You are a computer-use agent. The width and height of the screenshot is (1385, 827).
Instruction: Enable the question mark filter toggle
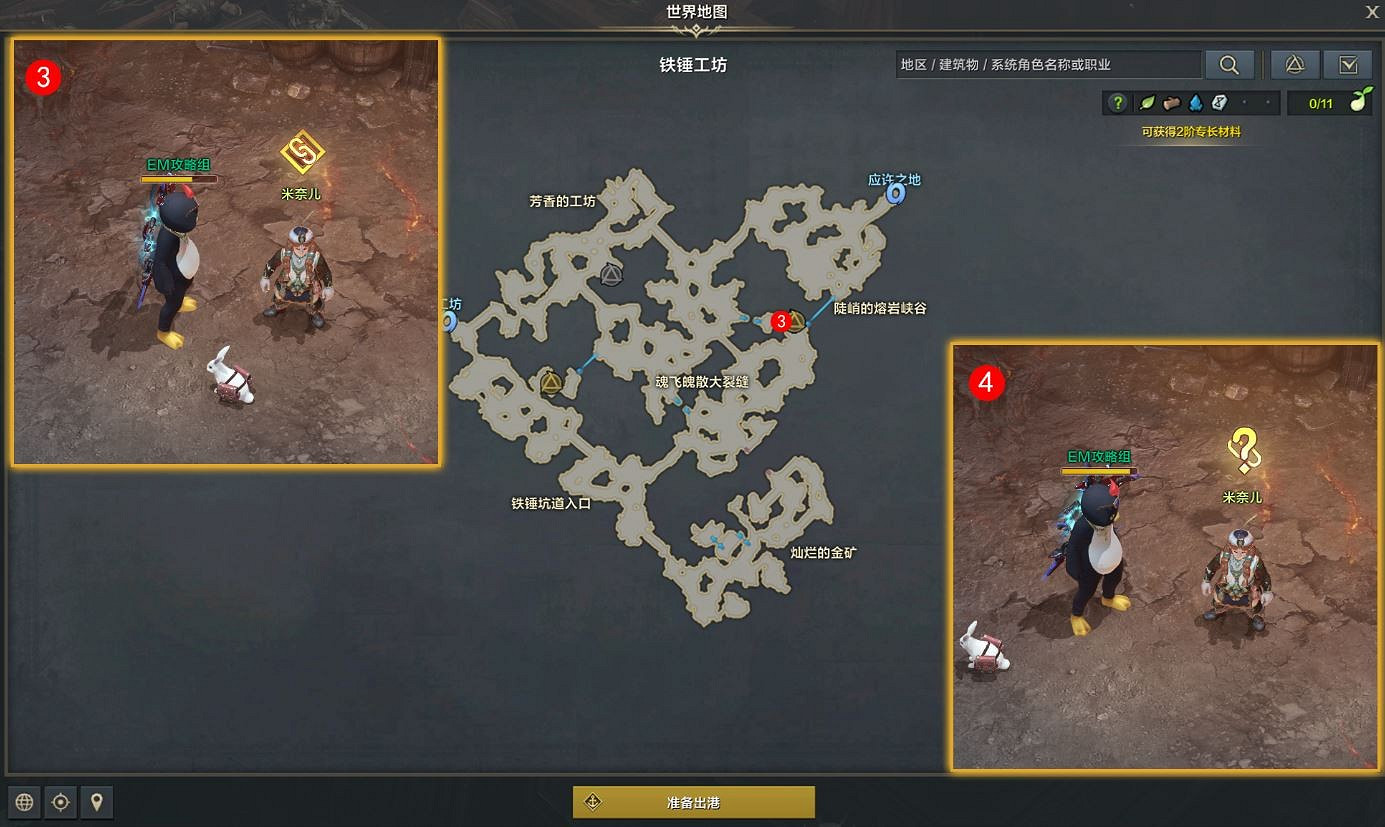(1118, 102)
